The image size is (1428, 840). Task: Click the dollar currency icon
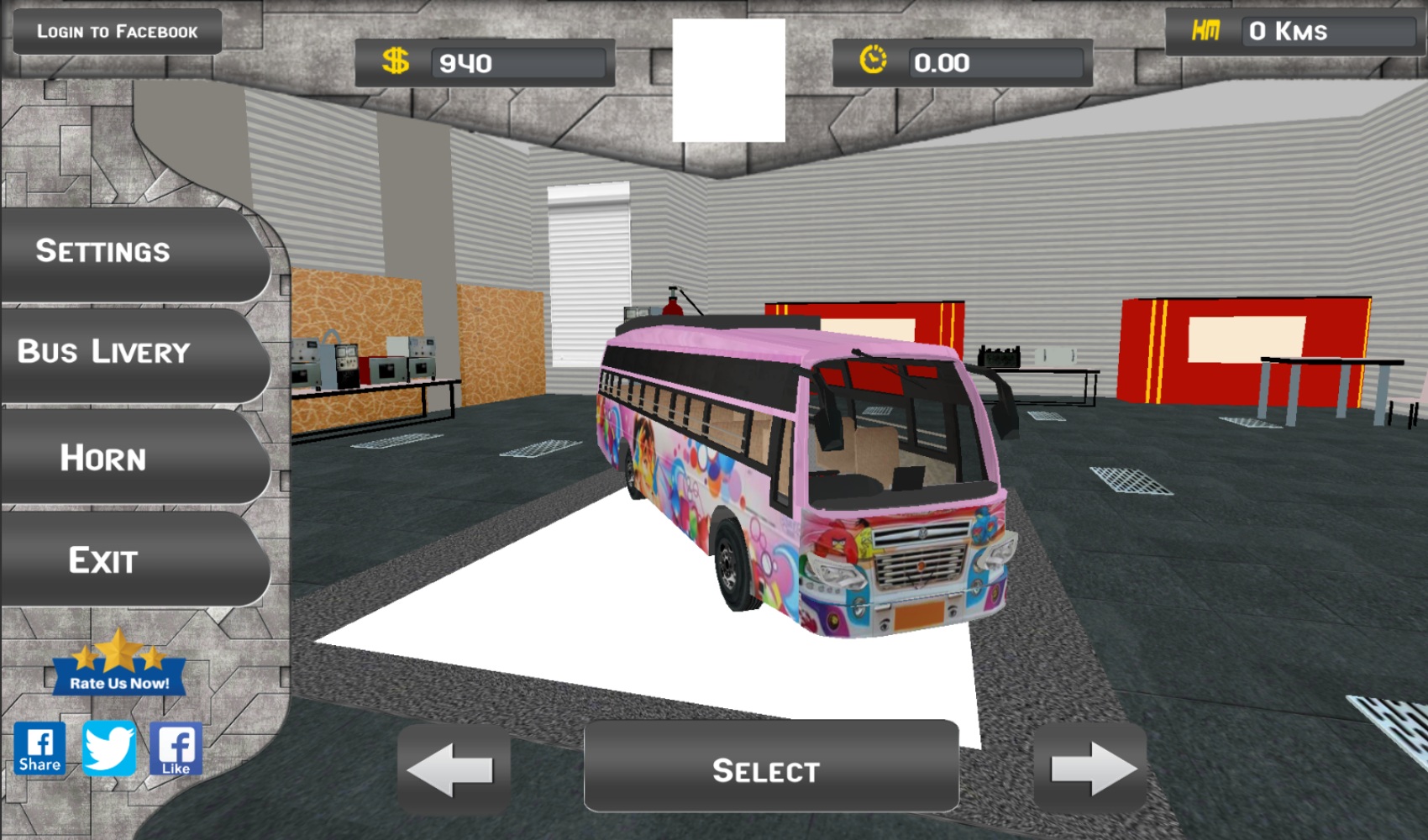pos(396,61)
